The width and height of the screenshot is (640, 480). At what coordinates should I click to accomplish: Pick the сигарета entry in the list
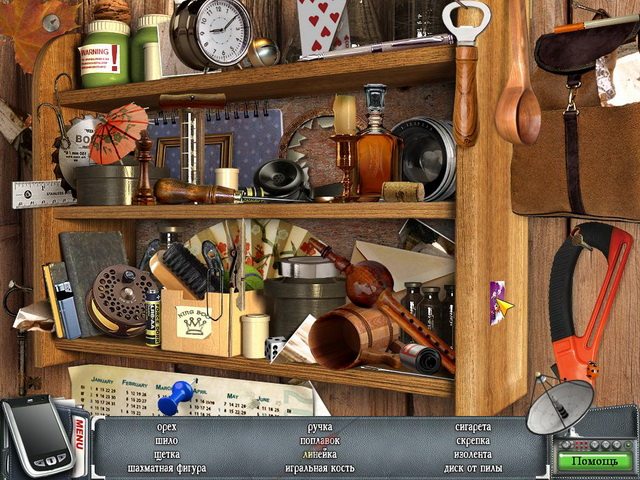click(x=473, y=427)
